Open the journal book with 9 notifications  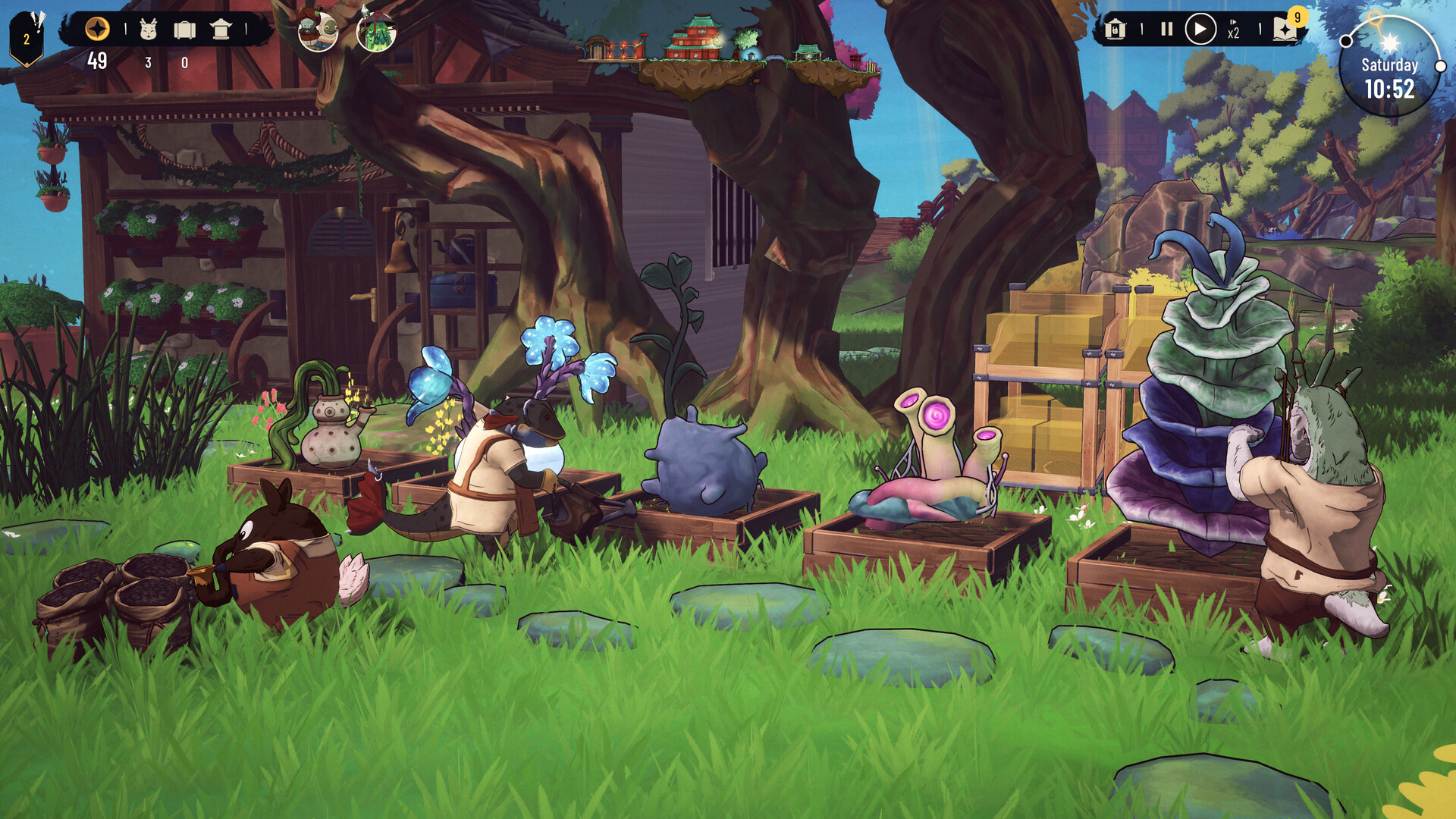tap(1285, 29)
